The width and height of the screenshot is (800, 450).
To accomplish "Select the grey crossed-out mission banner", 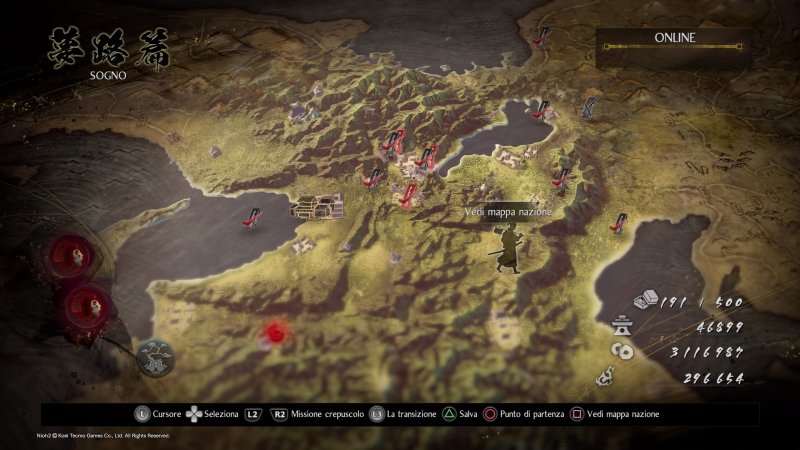I will click(591, 107).
